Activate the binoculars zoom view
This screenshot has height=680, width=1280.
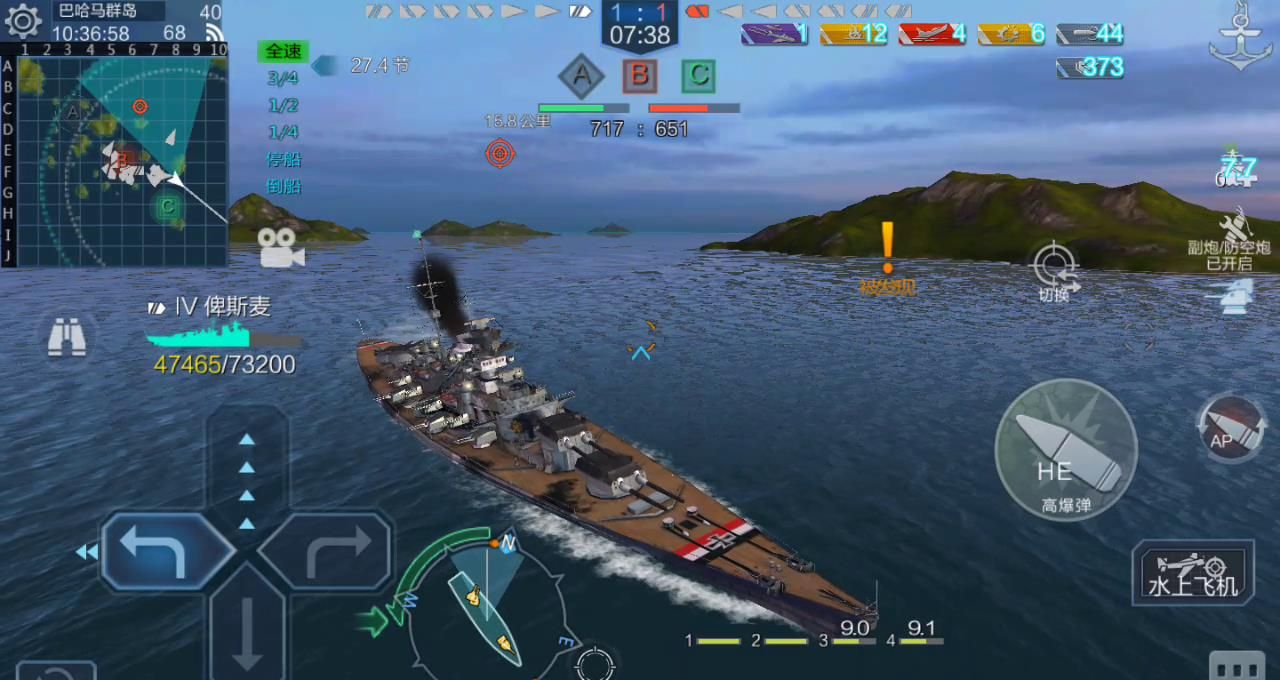(67, 339)
